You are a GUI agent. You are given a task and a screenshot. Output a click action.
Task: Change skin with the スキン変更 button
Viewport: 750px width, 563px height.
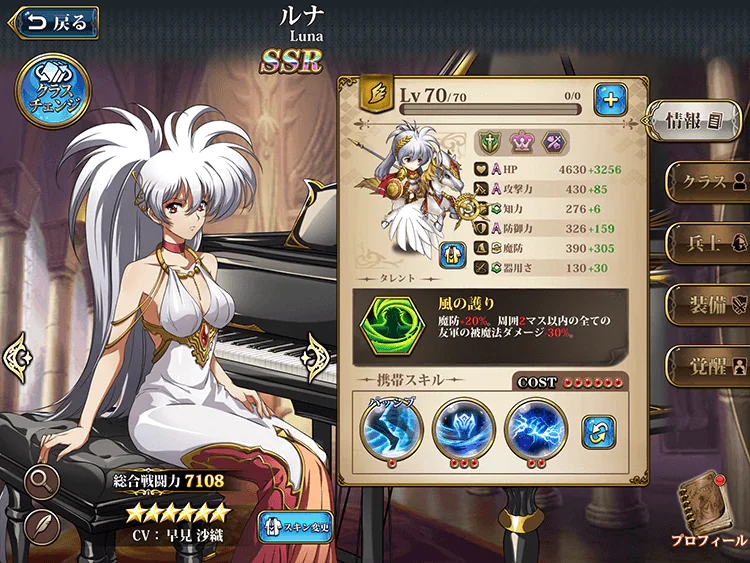[x=296, y=525]
